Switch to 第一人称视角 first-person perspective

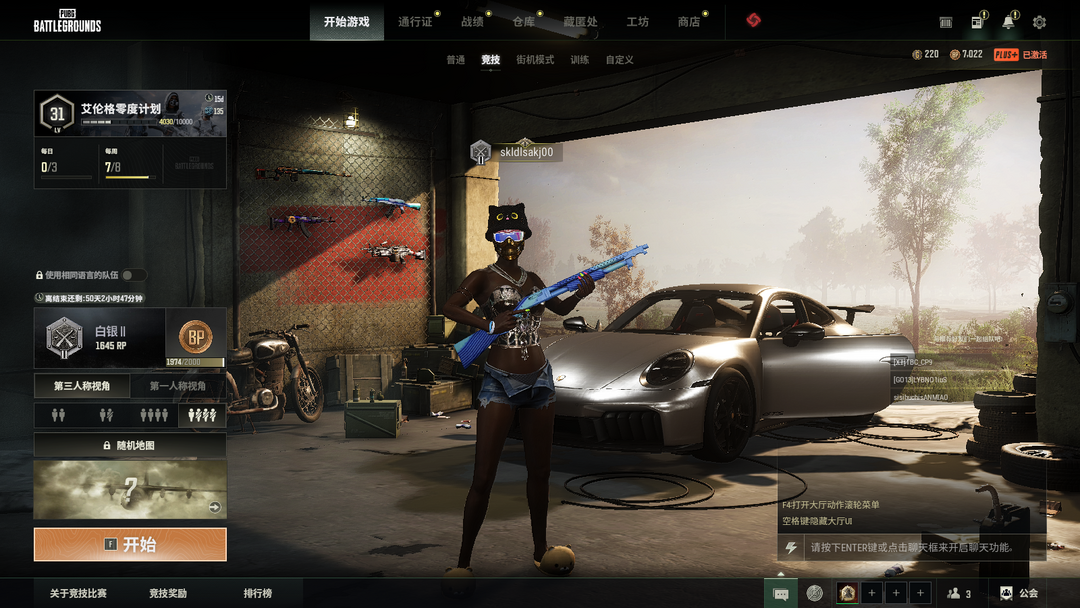click(178, 386)
